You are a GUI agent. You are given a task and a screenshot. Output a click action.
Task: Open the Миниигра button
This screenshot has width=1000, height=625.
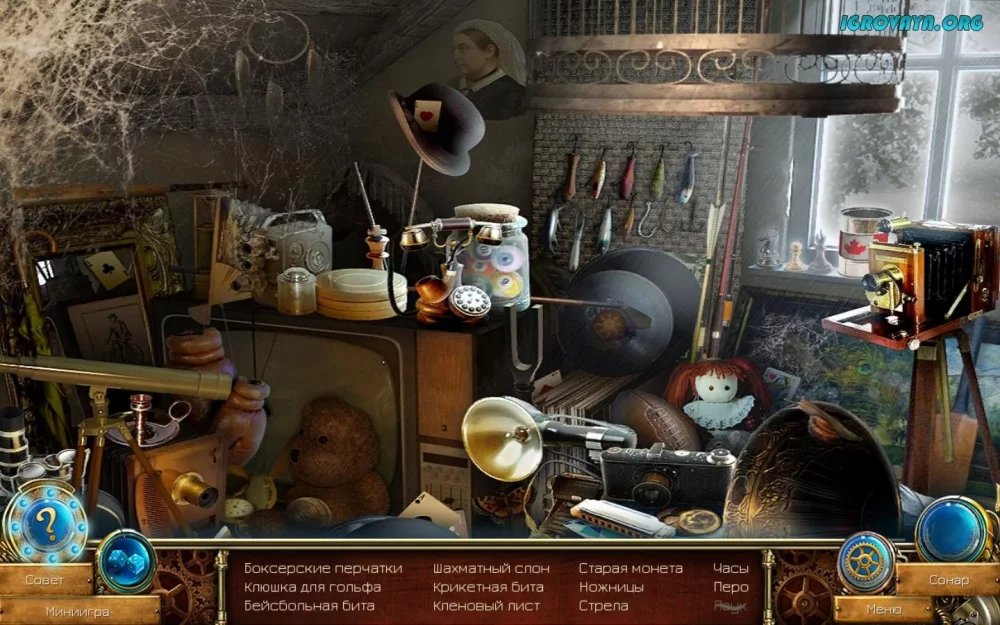pyautogui.click(x=78, y=610)
